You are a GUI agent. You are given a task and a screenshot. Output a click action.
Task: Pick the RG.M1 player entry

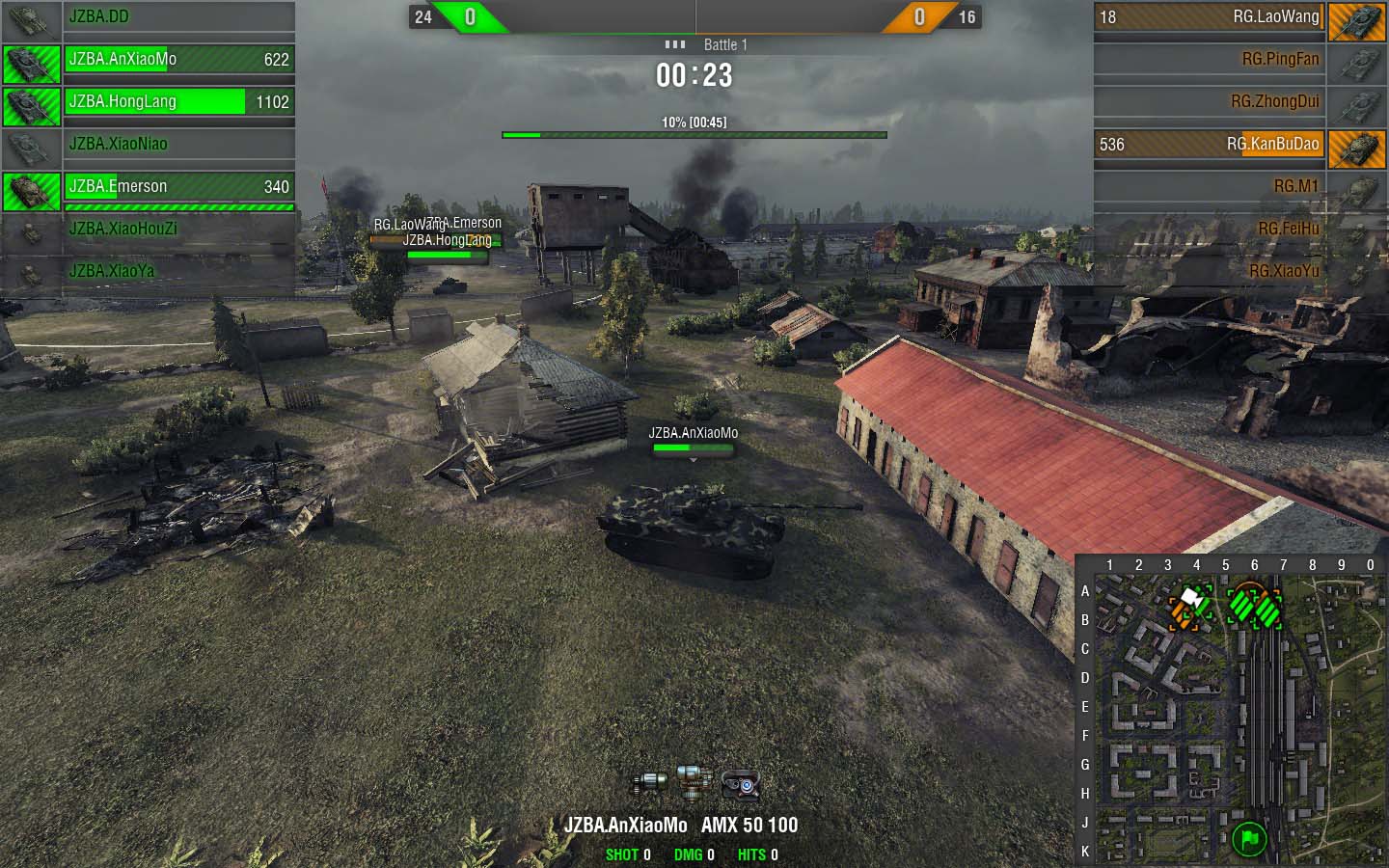[x=1210, y=187]
